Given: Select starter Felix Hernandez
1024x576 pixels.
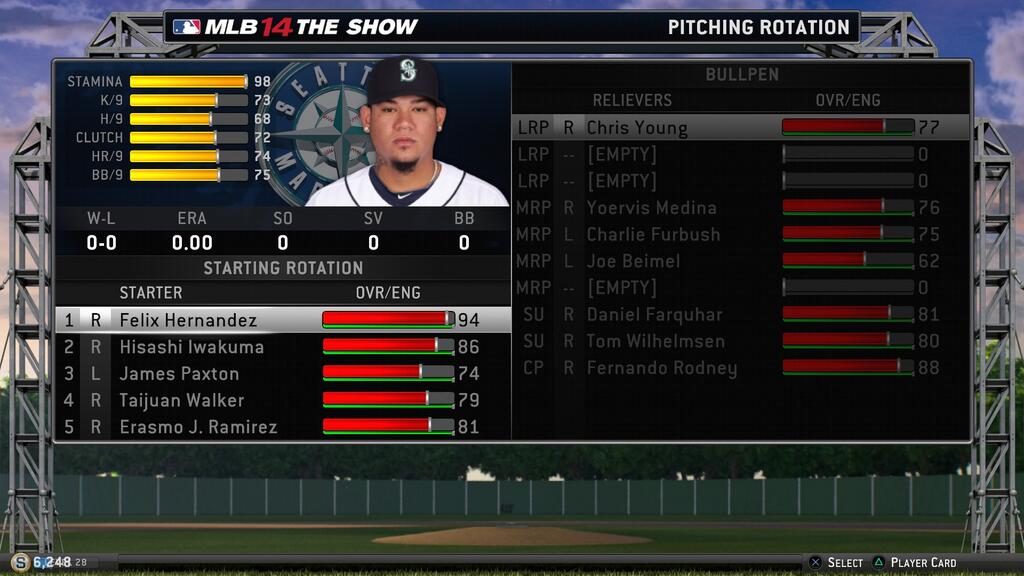Looking at the screenshot, I should (188, 320).
